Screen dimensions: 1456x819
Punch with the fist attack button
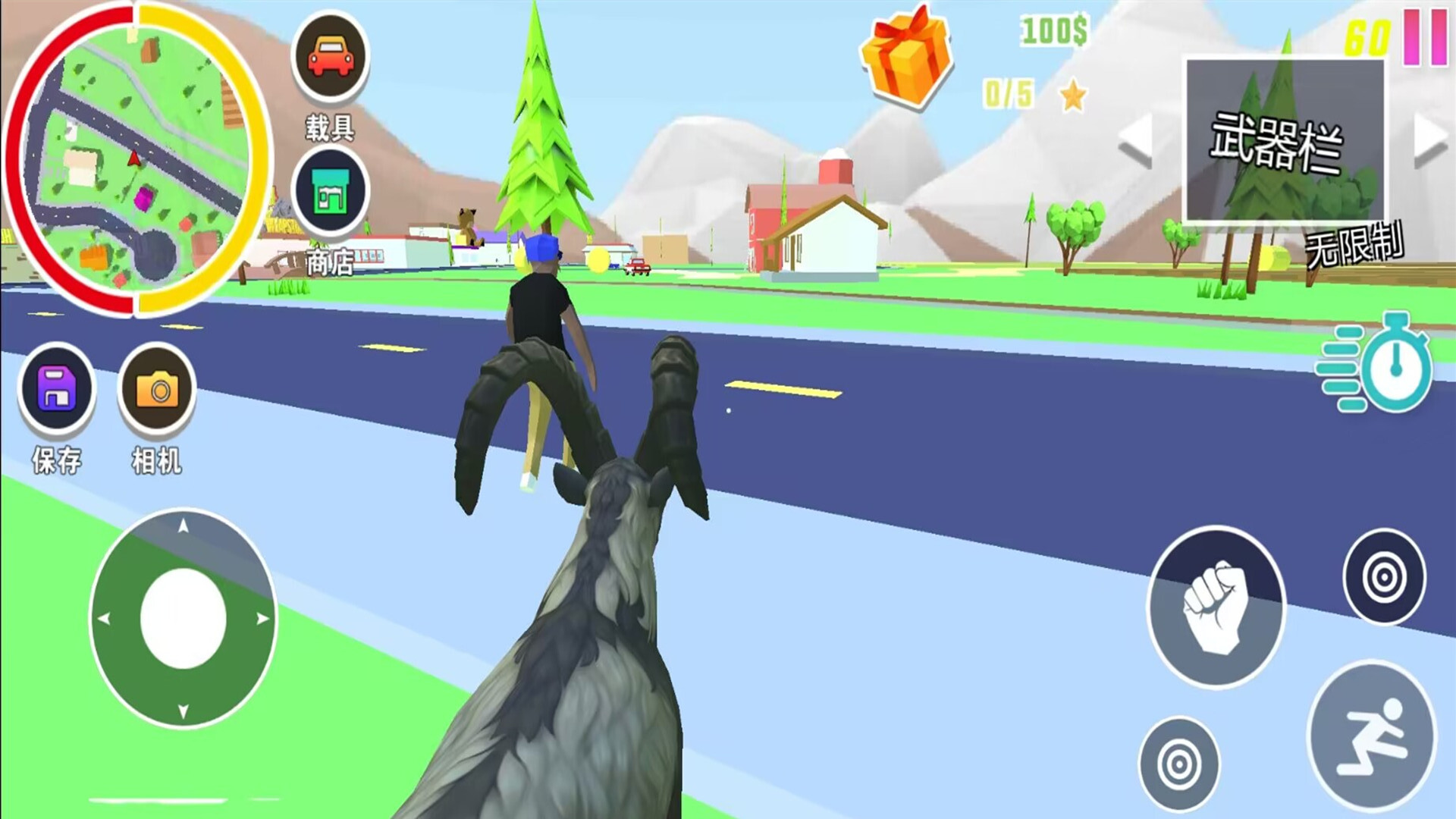(1216, 607)
